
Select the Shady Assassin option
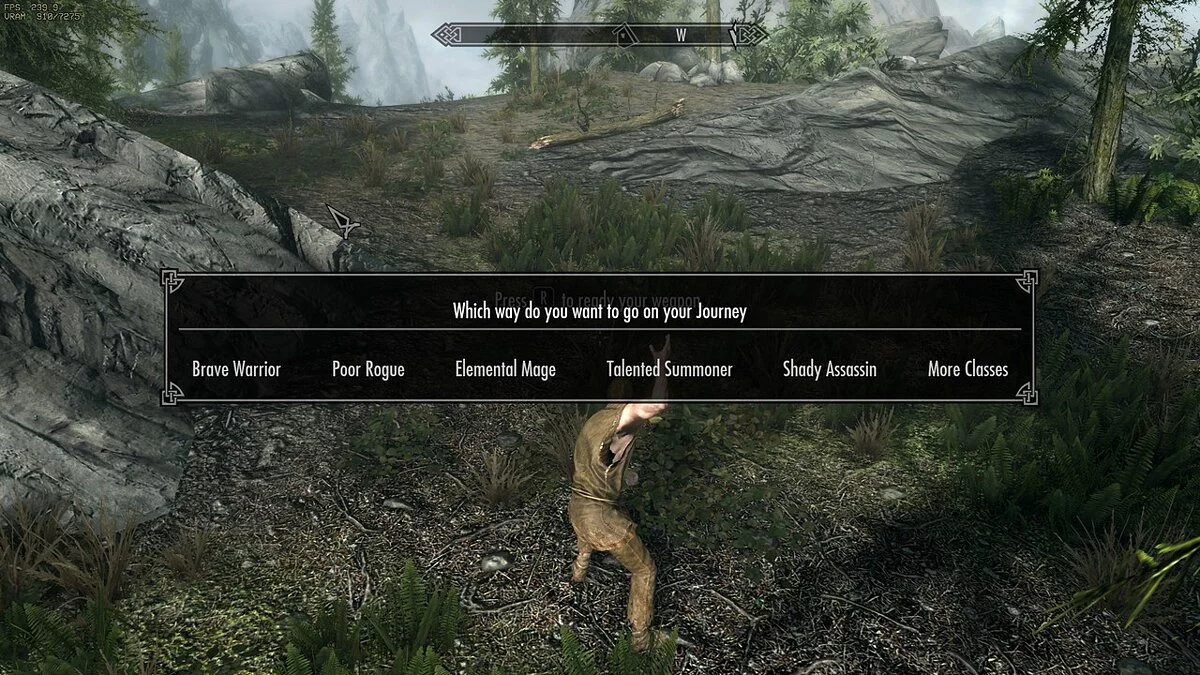pos(829,369)
